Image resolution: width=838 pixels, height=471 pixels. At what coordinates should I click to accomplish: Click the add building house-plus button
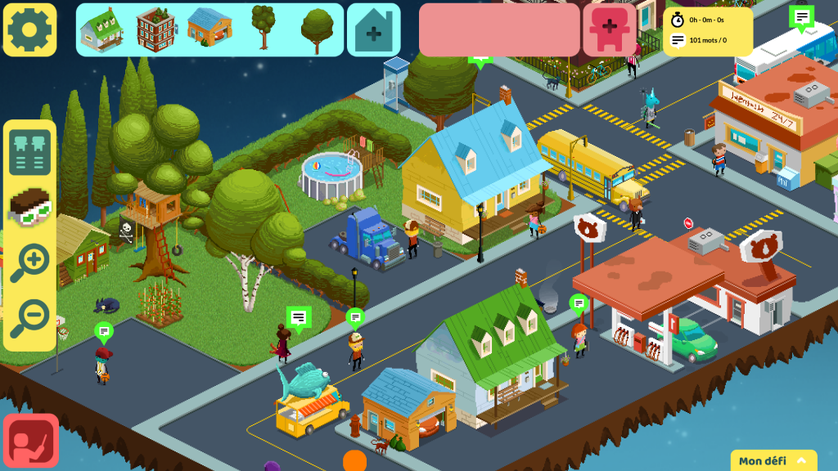tap(373, 30)
